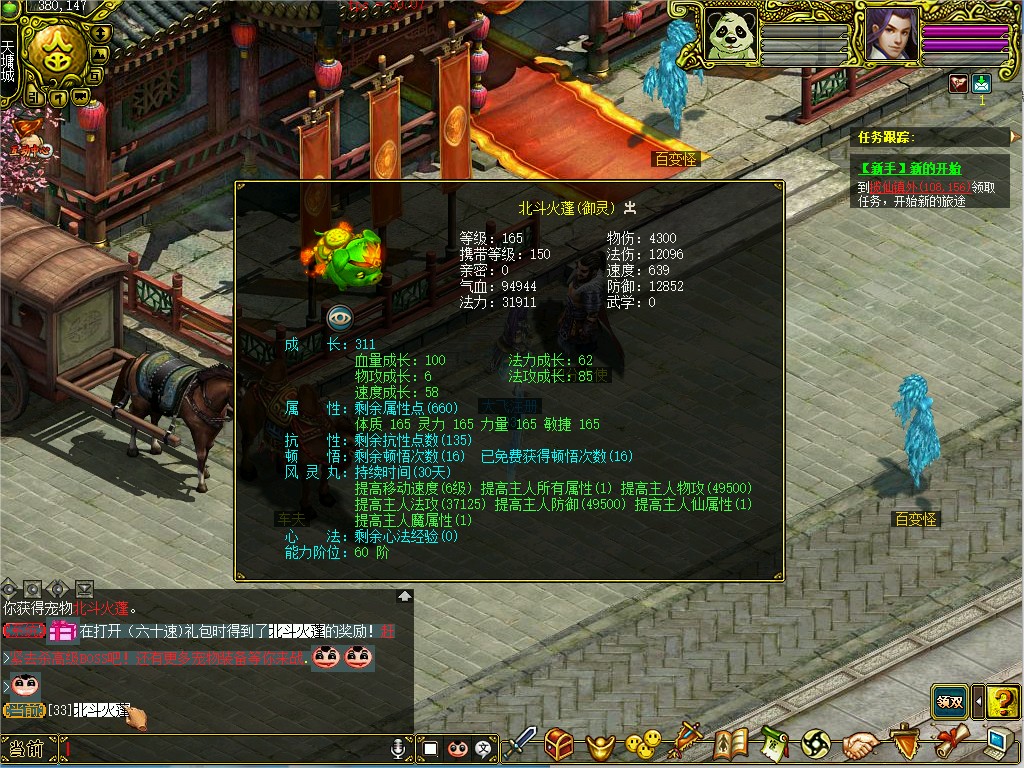Select the panda pet portrait
This screenshot has height=768, width=1024.
click(x=732, y=37)
